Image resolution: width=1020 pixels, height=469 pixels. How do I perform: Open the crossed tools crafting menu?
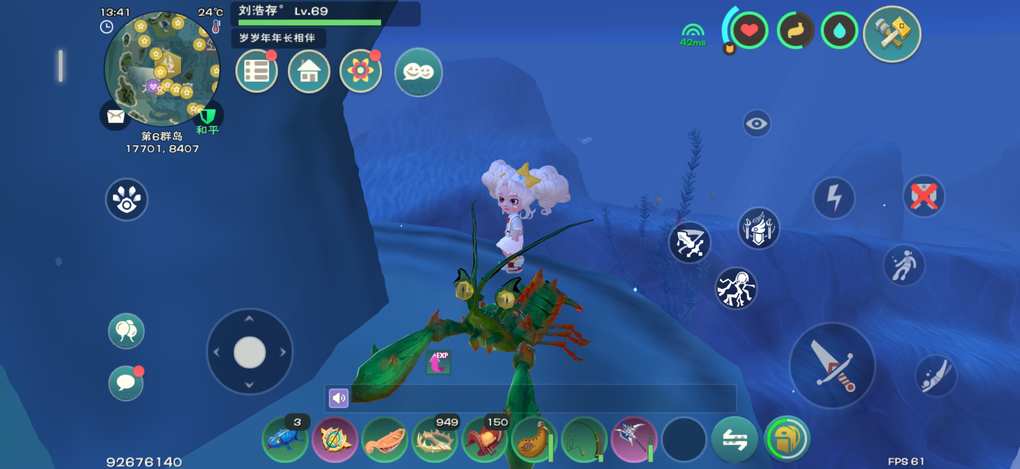pos(891,33)
